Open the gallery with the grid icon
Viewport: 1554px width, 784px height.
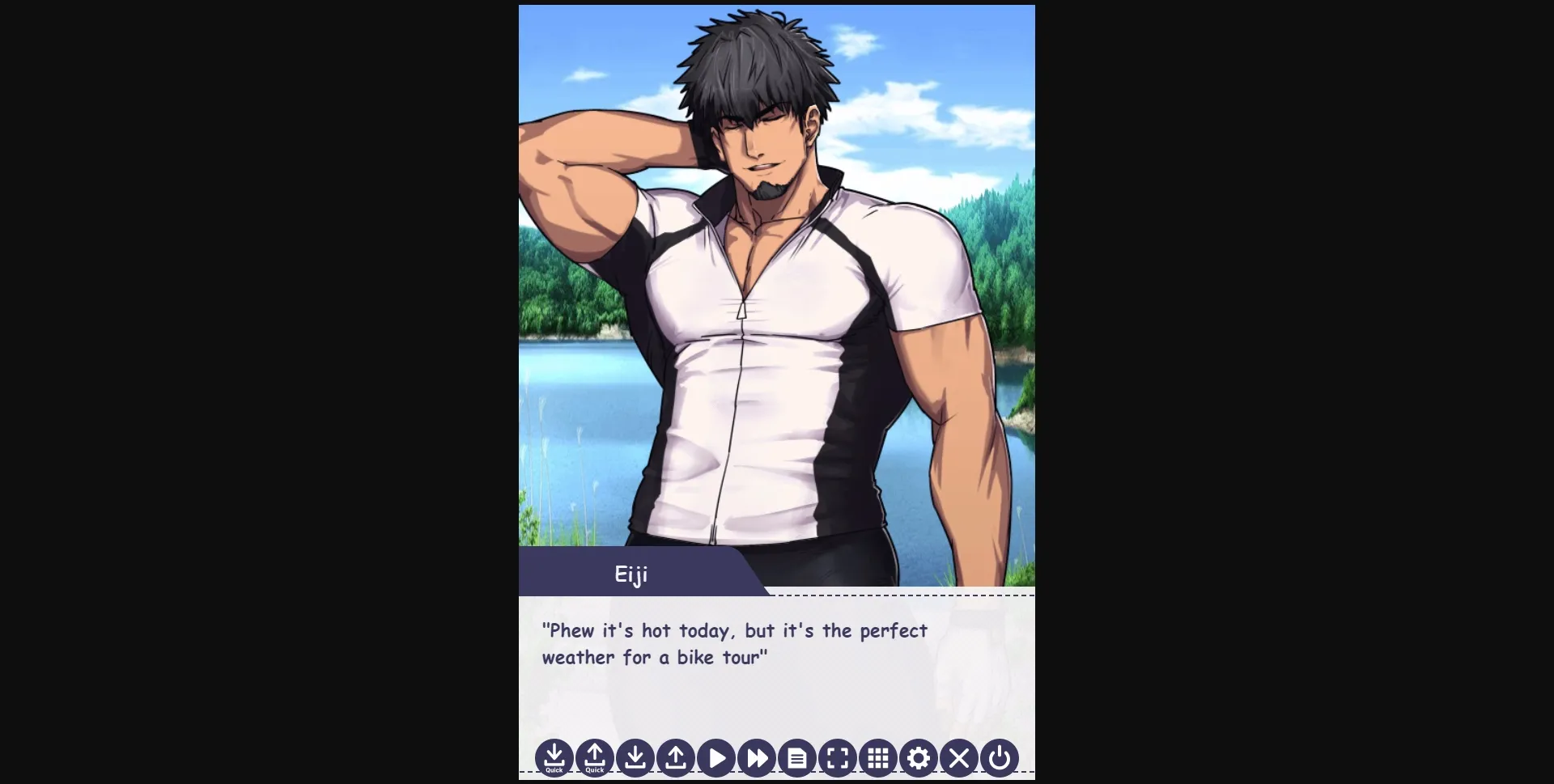pos(878,758)
